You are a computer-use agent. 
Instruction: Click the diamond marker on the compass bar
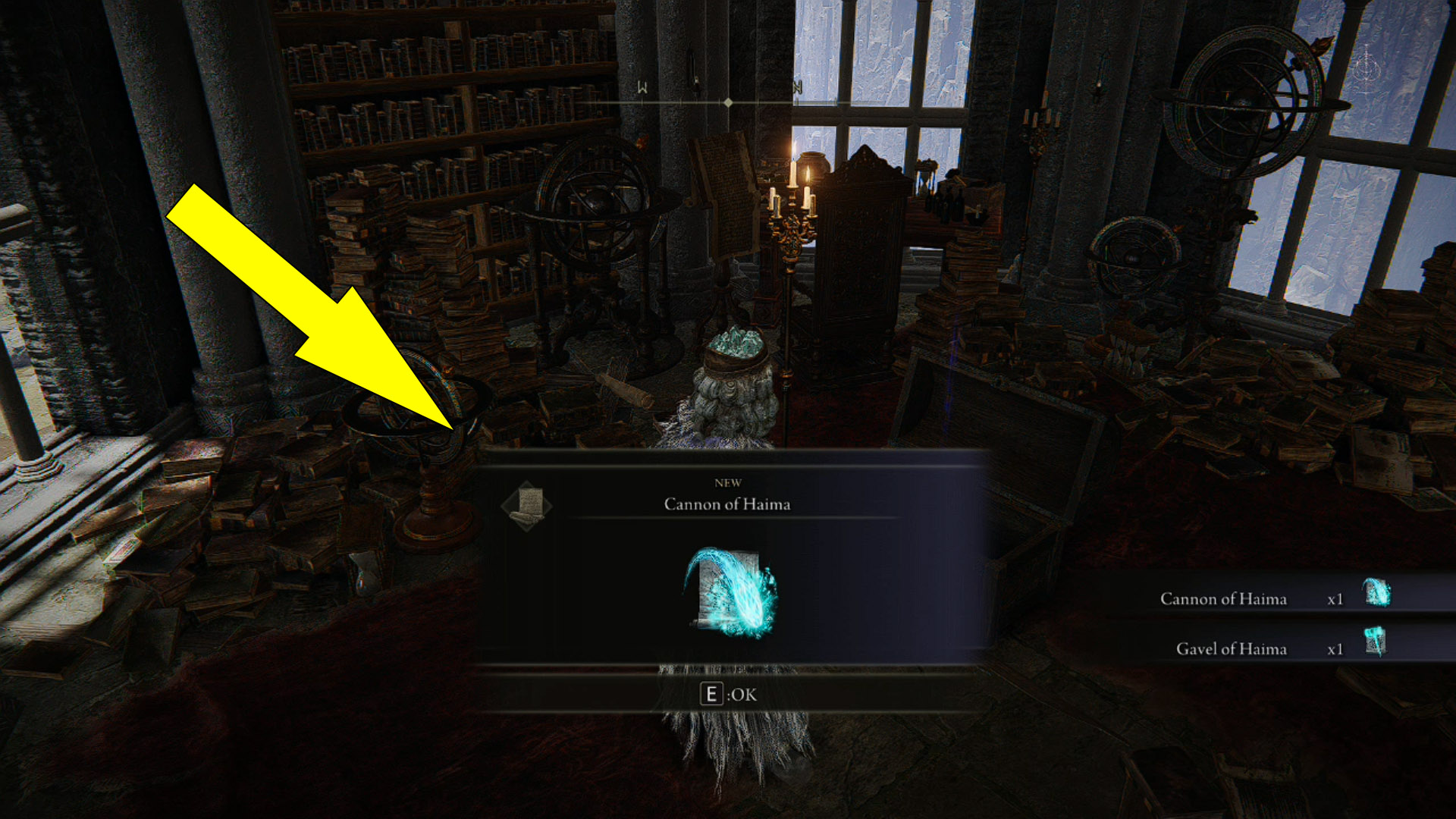click(727, 99)
